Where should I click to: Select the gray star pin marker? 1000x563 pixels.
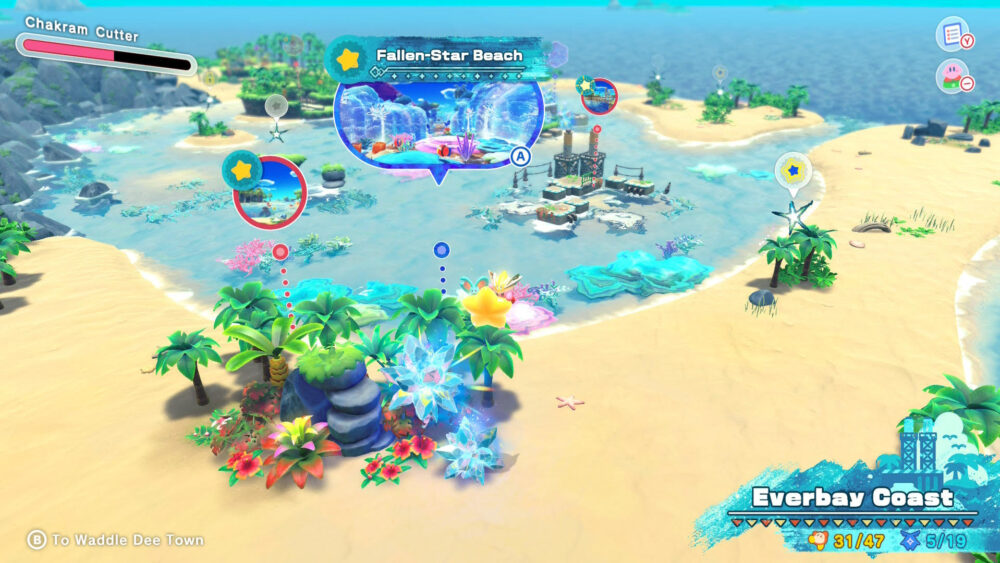pos(277,106)
